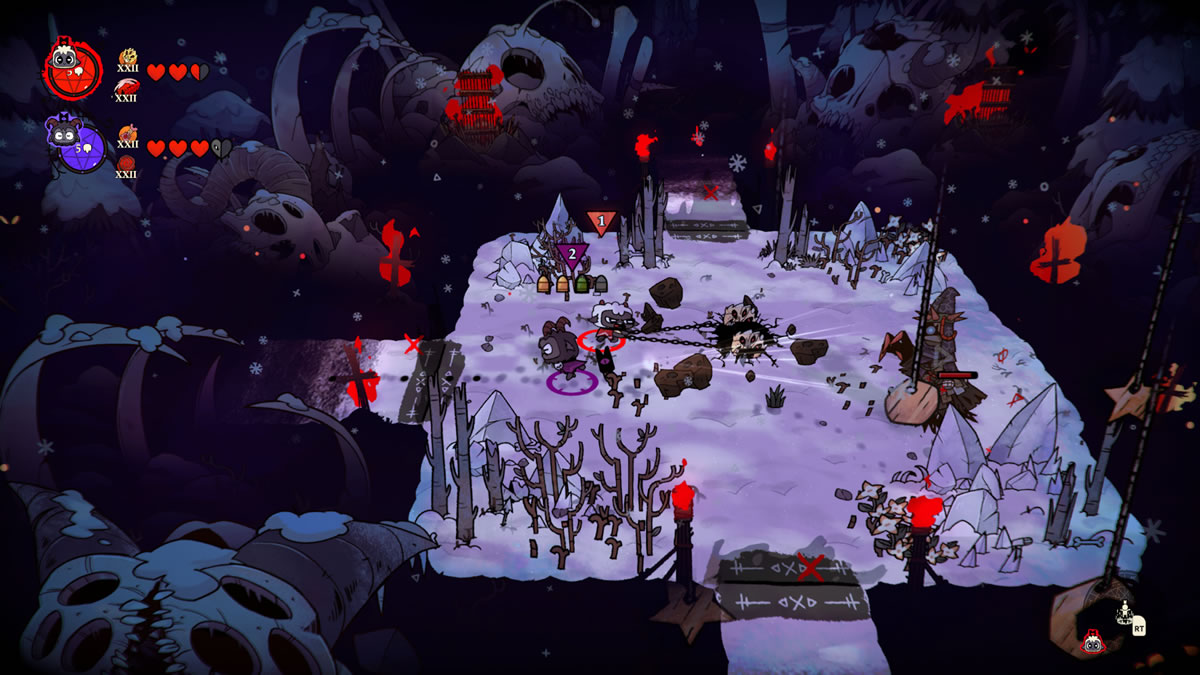The image size is (1200, 675).
Task: Click the lamb's golden gauntlet weapon icon
Action: pos(128,57)
